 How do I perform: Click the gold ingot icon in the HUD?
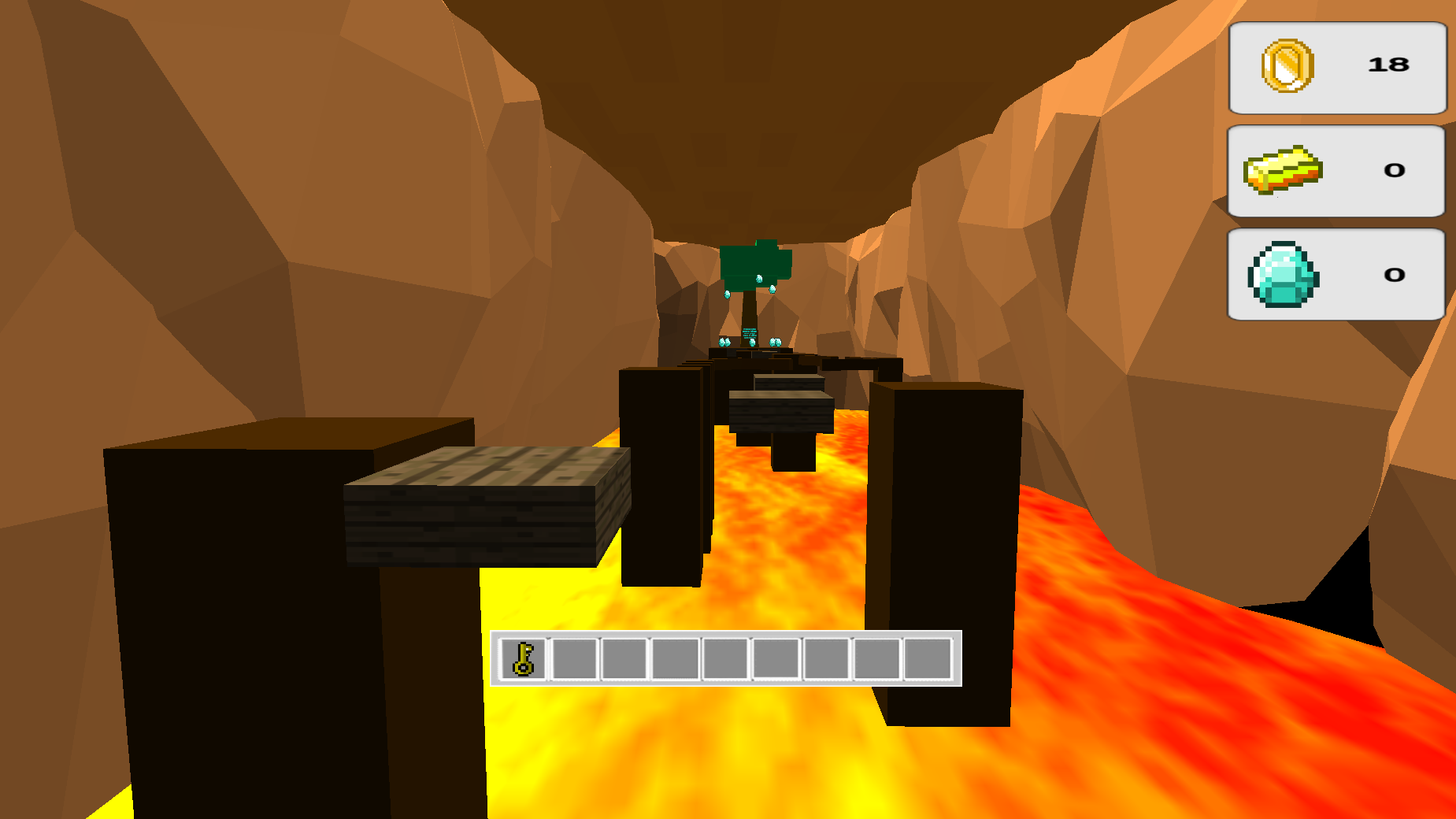click(1284, 170)
